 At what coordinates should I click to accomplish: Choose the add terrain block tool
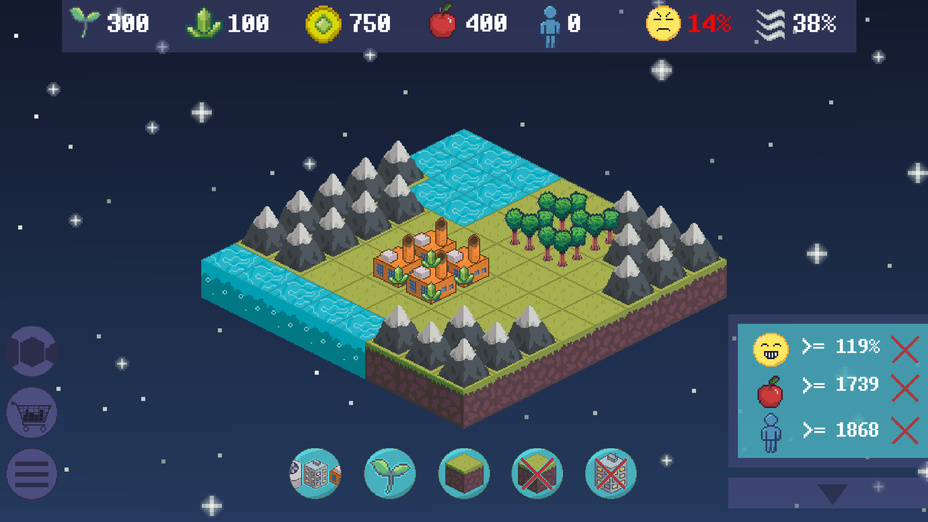pyautogui.click(x=464, y=473)
